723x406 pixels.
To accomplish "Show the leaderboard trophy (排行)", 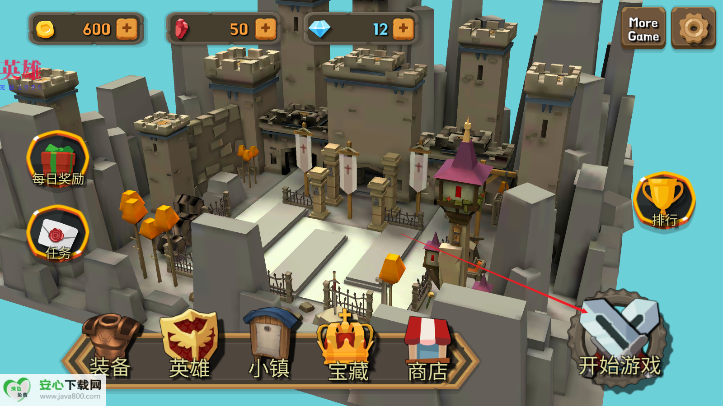I will [664, 200].
